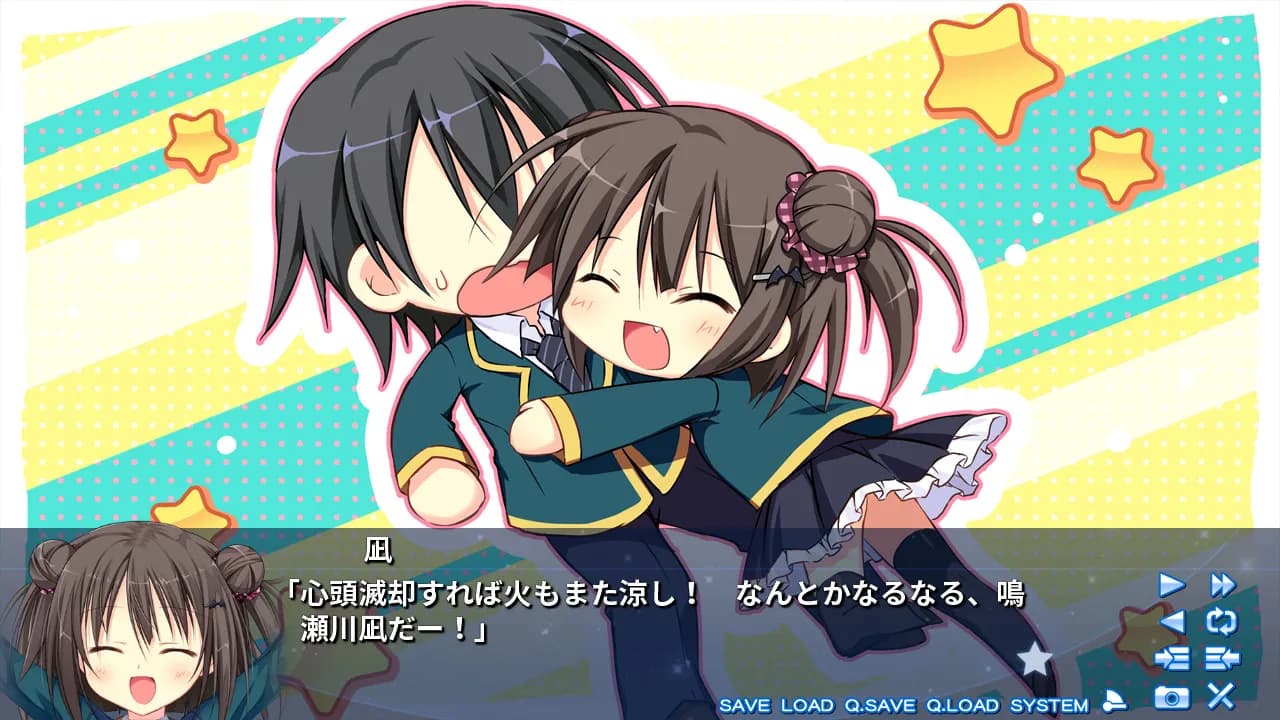The width and height of the screenshot is (1280, 720).
Task: Activate skip mode via fast-forward icon
Action: click(x=1224, y=584)
